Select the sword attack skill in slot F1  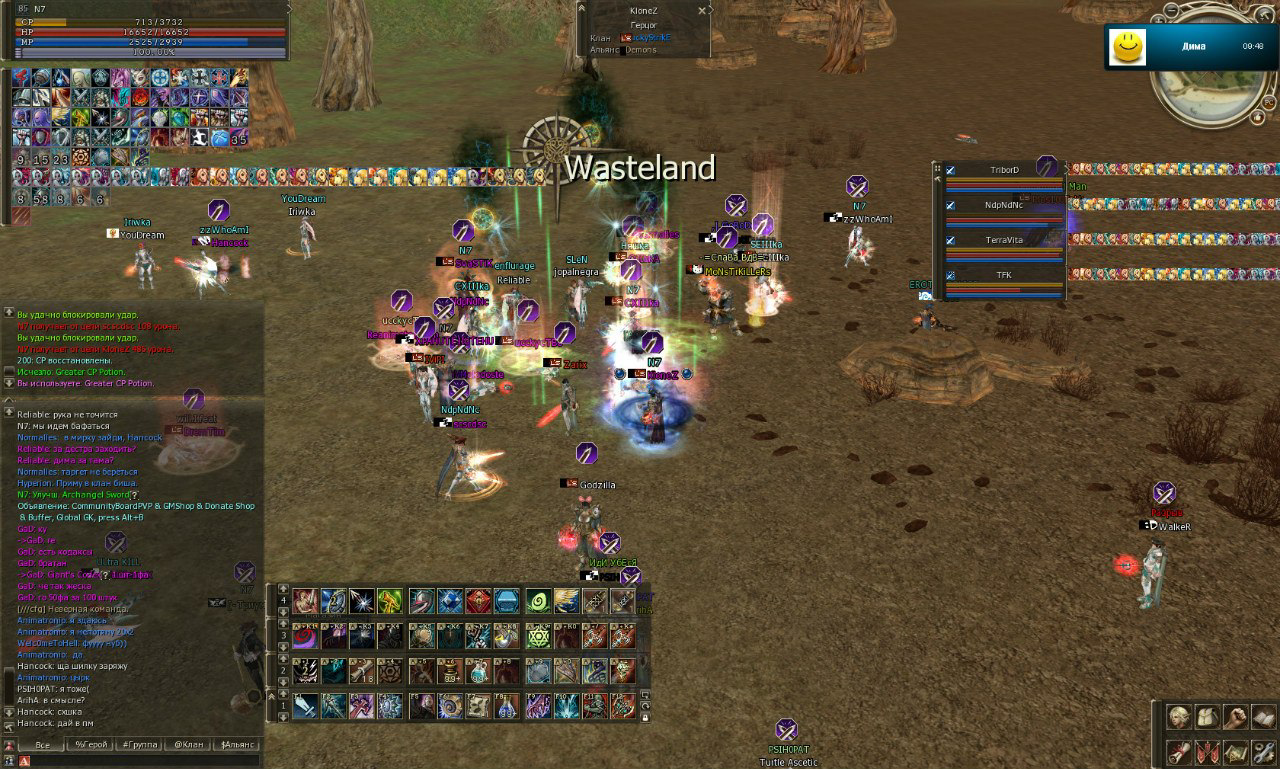[x=305, y=706]
